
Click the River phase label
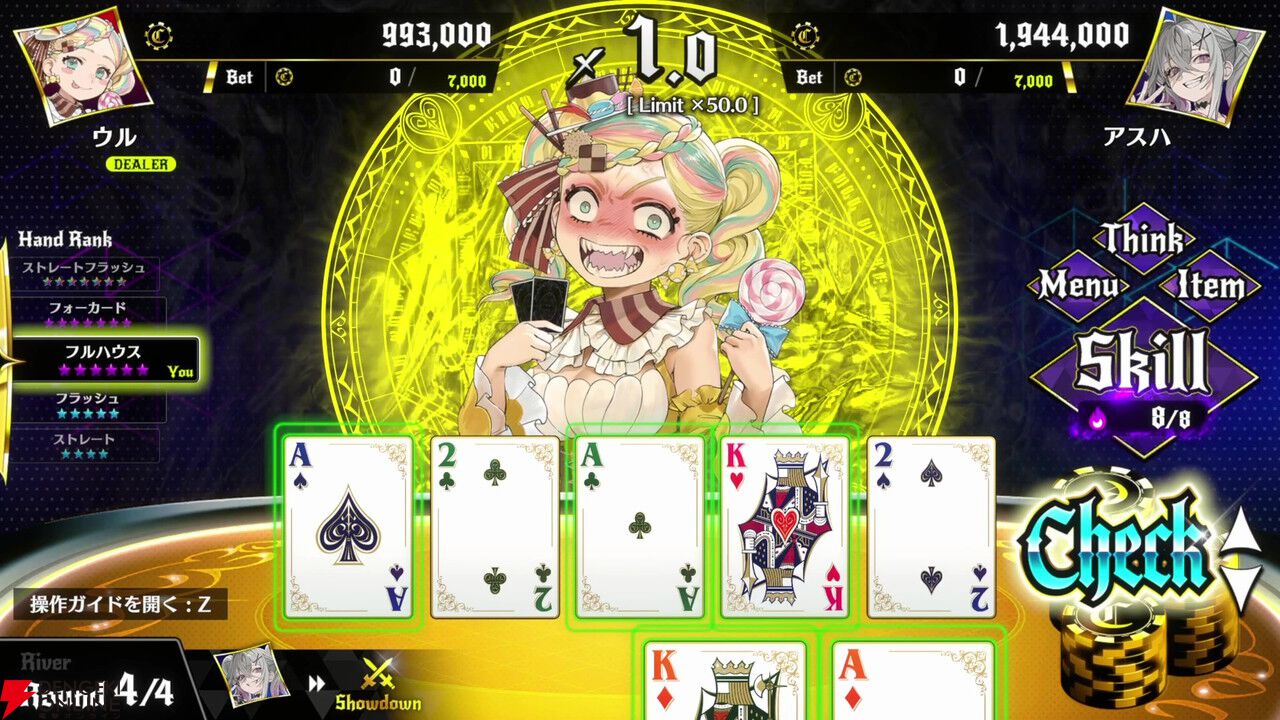coord(48,659)
